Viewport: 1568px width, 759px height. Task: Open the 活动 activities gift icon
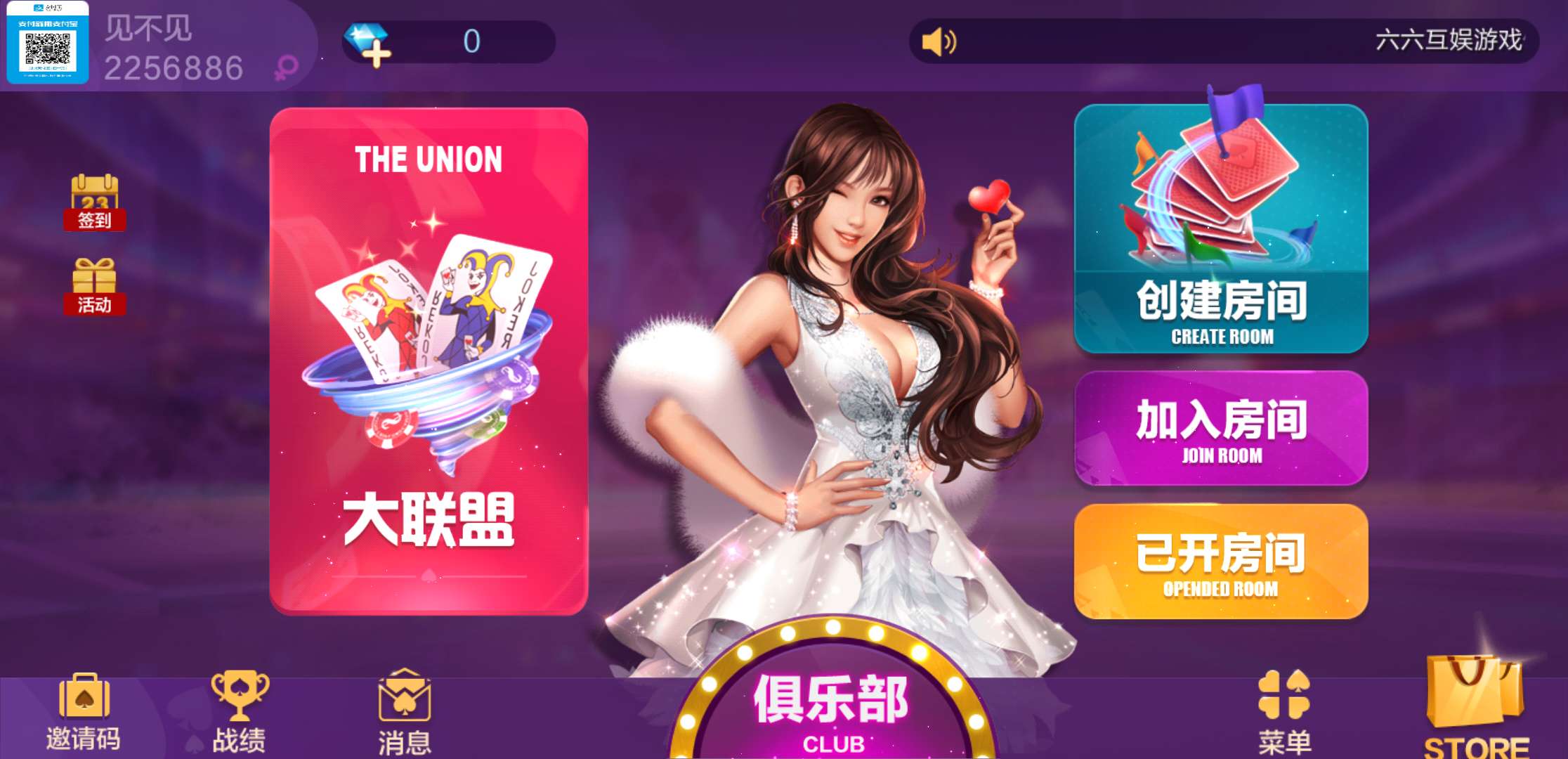click(x=95, y=288)
